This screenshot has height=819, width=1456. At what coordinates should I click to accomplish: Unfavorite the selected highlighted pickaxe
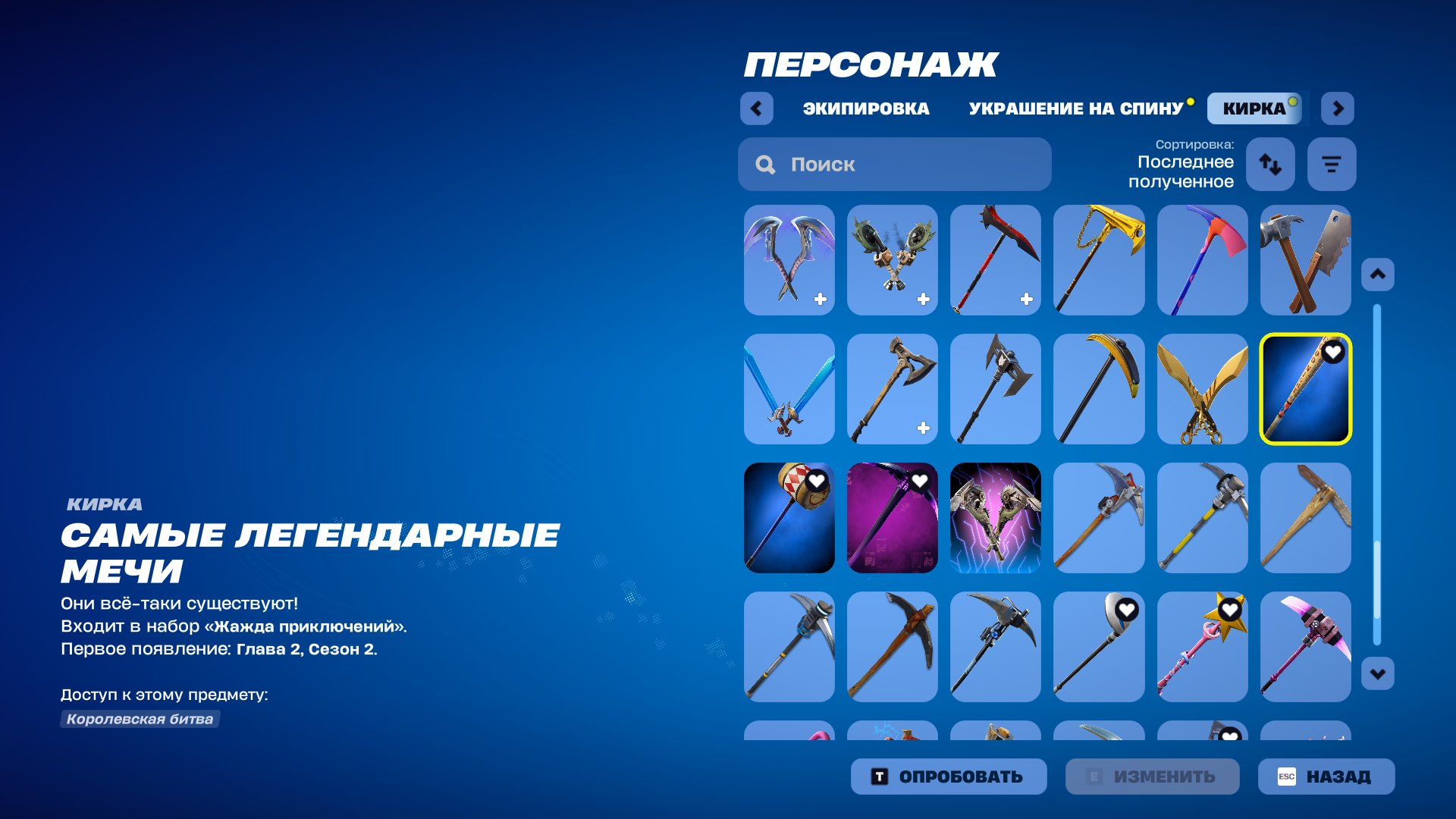[1332, 350]
